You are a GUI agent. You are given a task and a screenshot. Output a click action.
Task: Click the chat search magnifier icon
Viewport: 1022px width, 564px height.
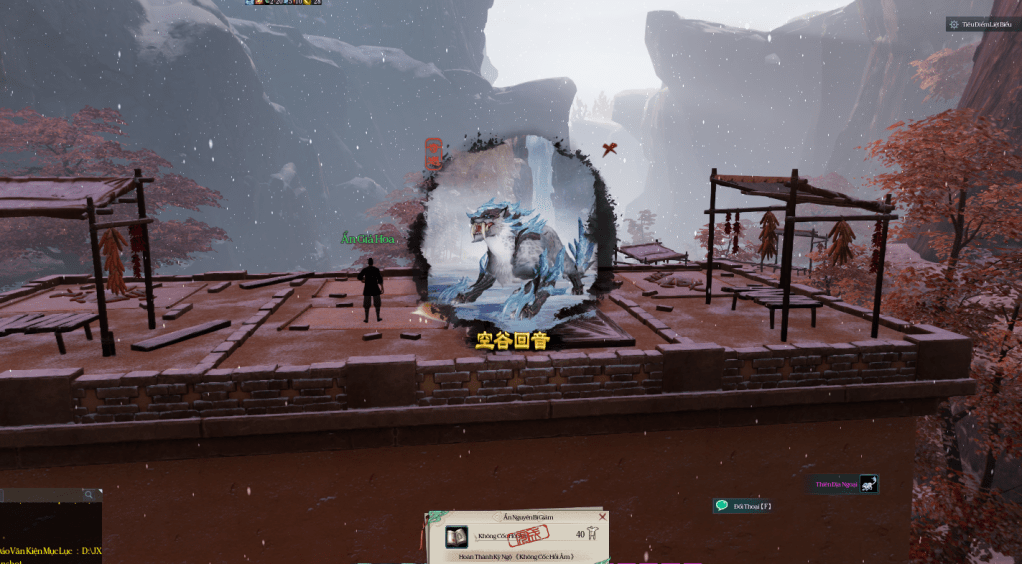pos(89,495)
